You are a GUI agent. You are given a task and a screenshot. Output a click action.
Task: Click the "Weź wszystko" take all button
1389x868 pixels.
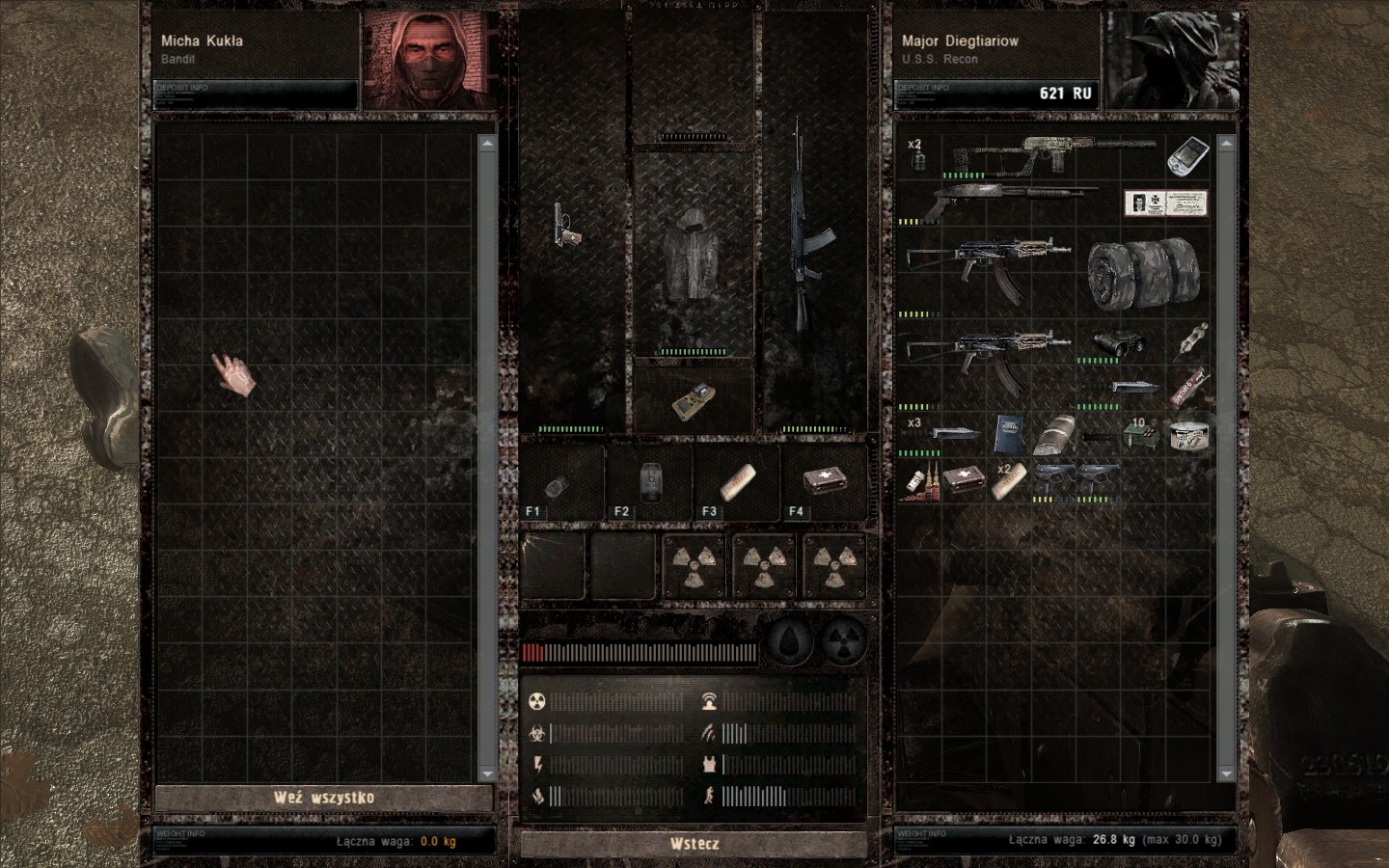[x=323, y=798]
